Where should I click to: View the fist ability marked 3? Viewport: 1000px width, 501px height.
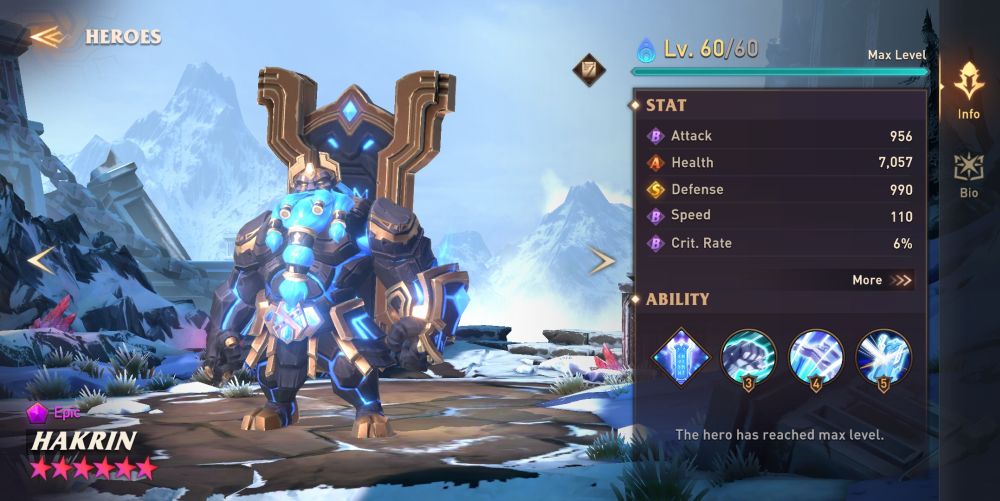click(x=748, y=356)
